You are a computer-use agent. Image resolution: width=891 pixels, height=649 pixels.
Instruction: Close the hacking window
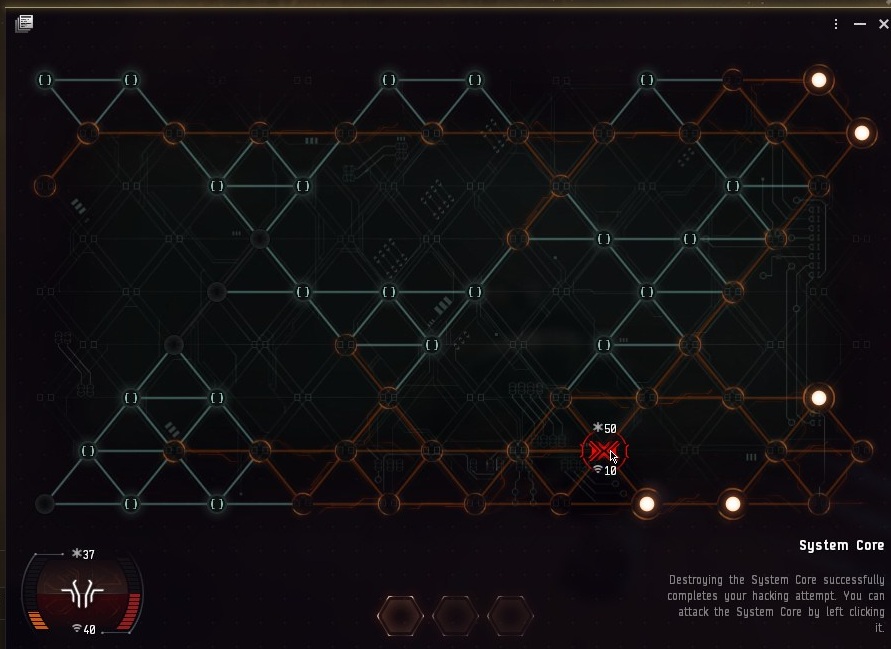(883, 25)
